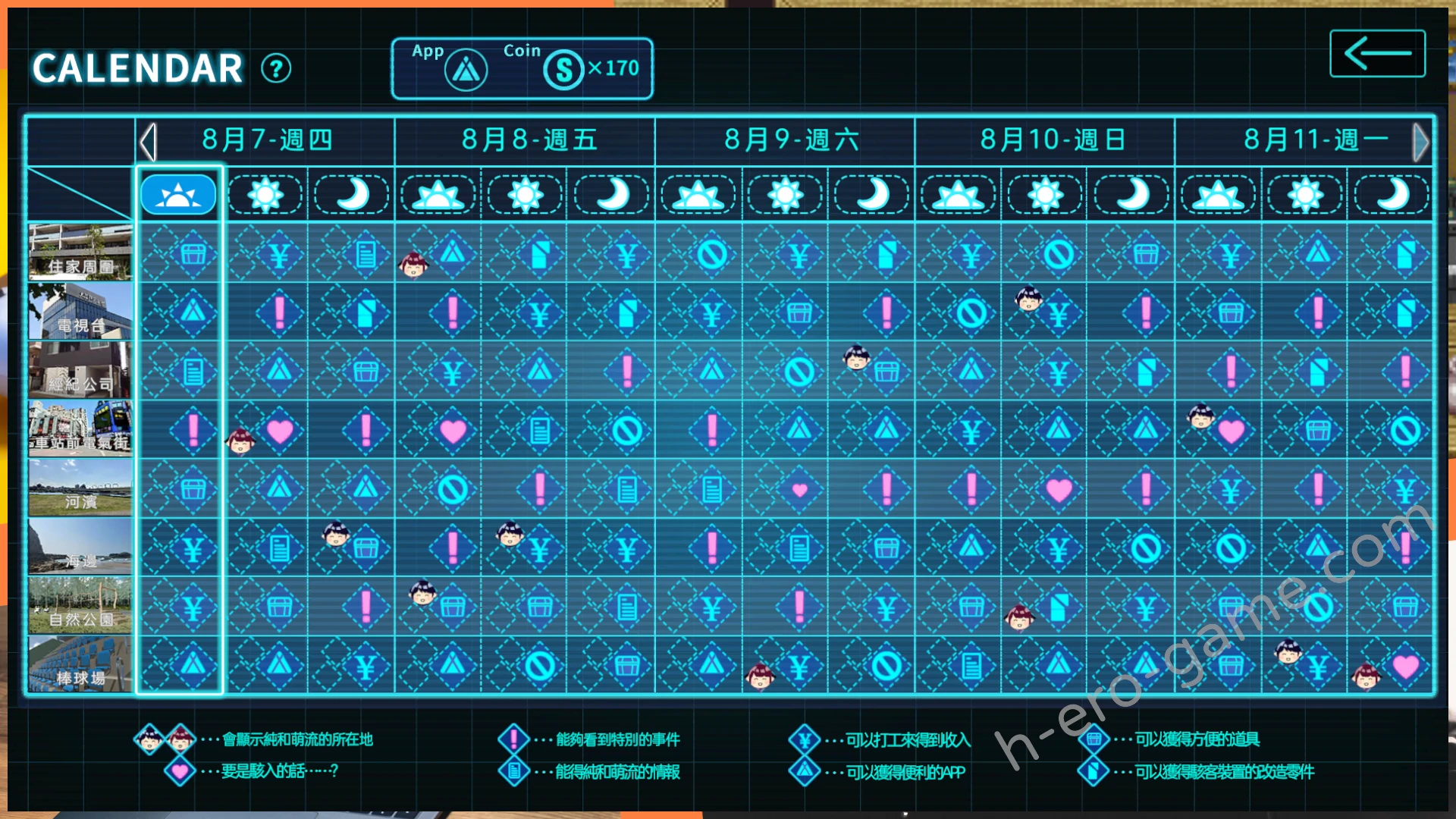Click the back arrow button

1377,54
